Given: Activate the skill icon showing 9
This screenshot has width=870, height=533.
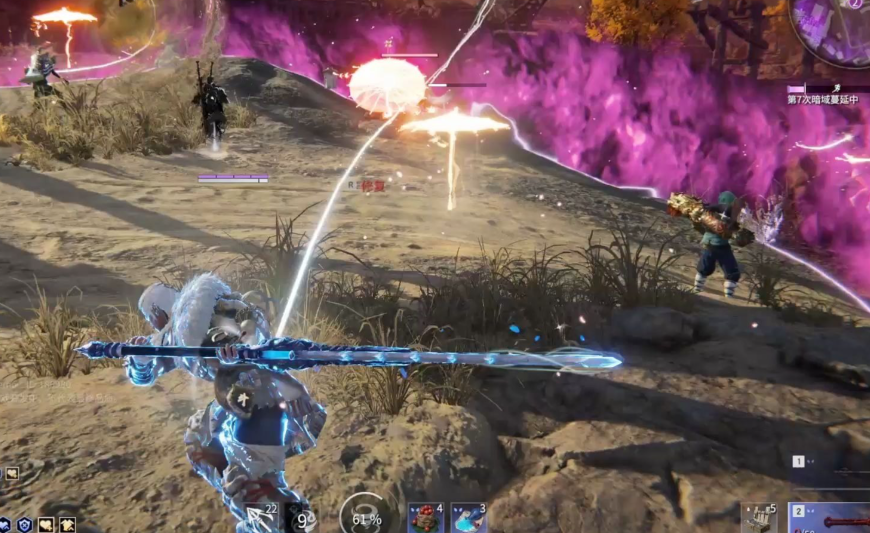Looking at the screenshot, I should click(301, 518).
